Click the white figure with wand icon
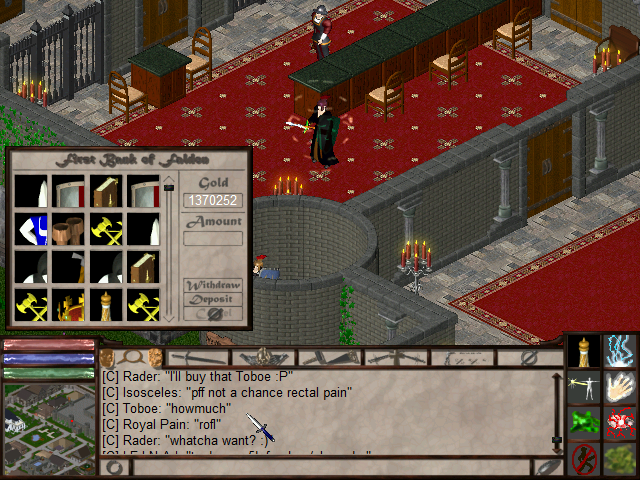This screenshot has height=480, width=640. pyautogui.click(x=584, y=387)
